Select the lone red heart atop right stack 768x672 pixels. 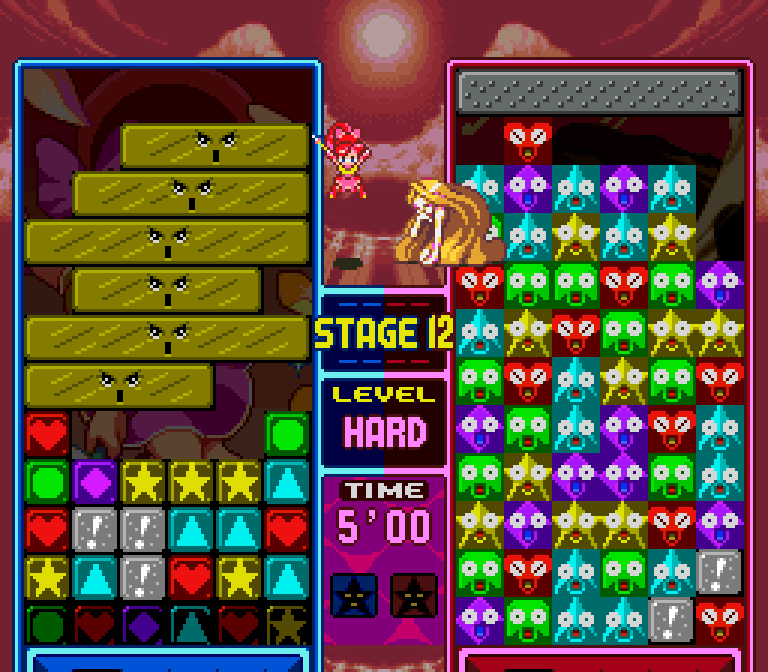527,142
